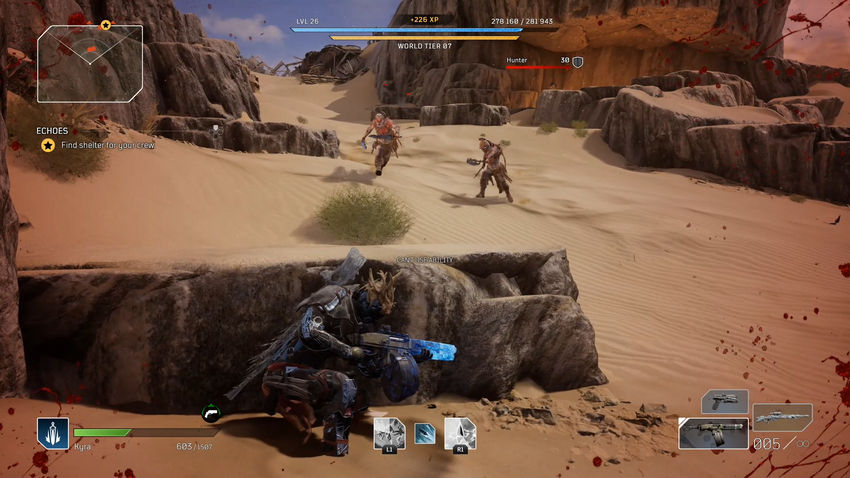The height and width of the screenshot is (478, 850).
Task: Switch to the pistol sidearm slot
Action: (x=724, y=401)
